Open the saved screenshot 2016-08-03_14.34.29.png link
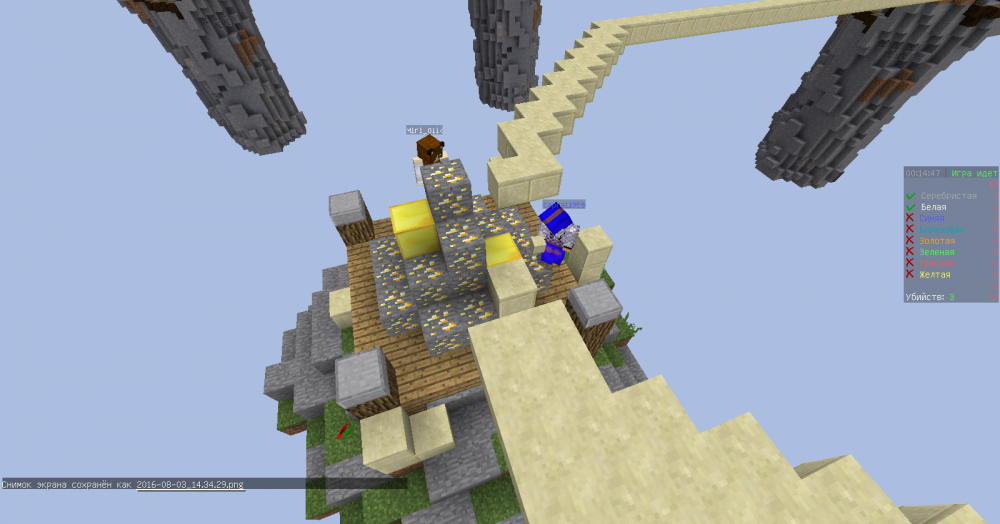Image resolution: width=1000 pixels, height=524 pixels. coord(190,484)
